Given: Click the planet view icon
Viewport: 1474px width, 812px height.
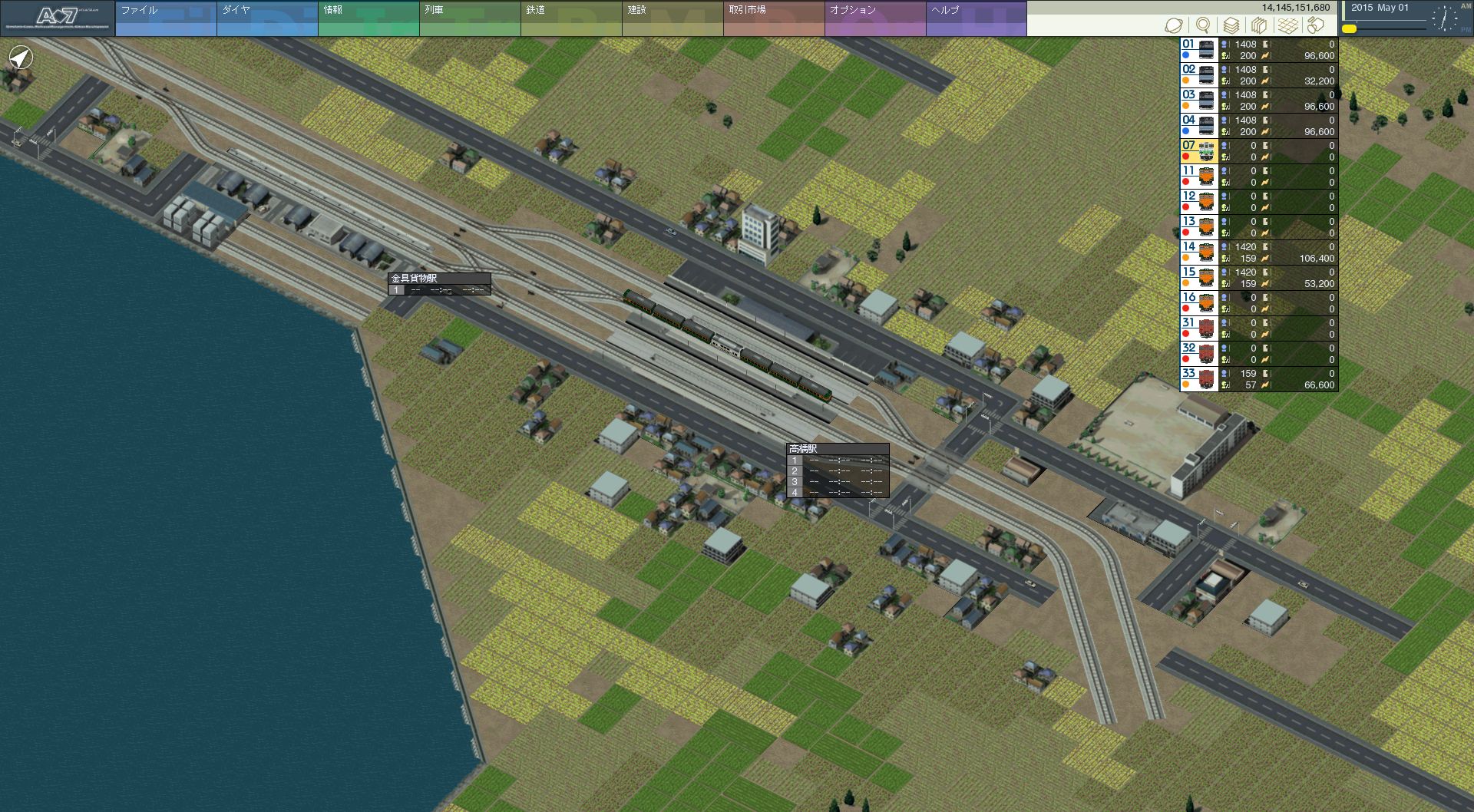Looking at the screenshot, I should click(x=1174, y=25).
